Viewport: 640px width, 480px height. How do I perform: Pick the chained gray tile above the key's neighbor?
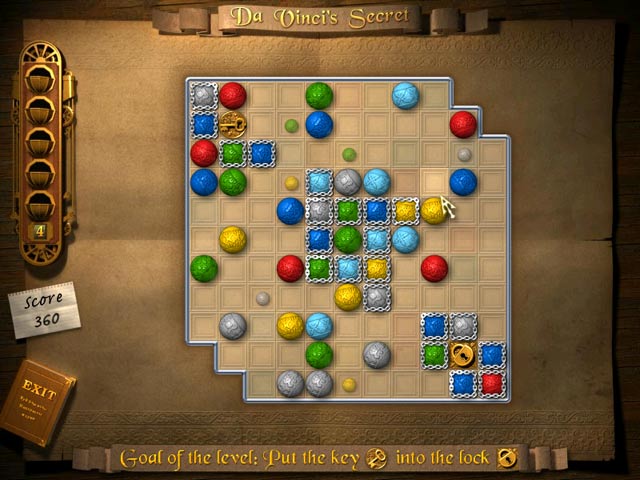tap(204, 95)
